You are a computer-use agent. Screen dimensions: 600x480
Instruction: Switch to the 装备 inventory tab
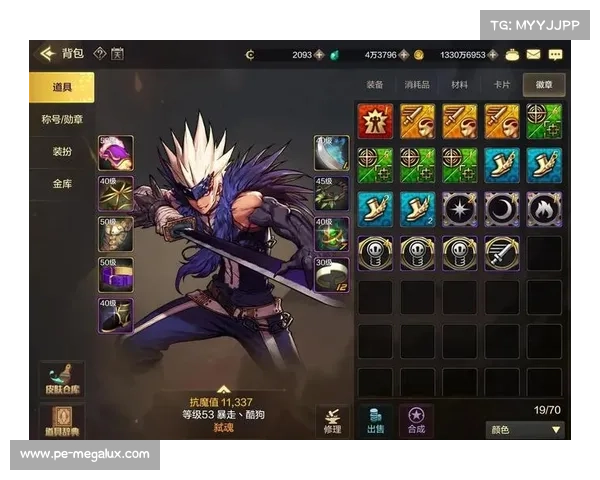[375, 85]
